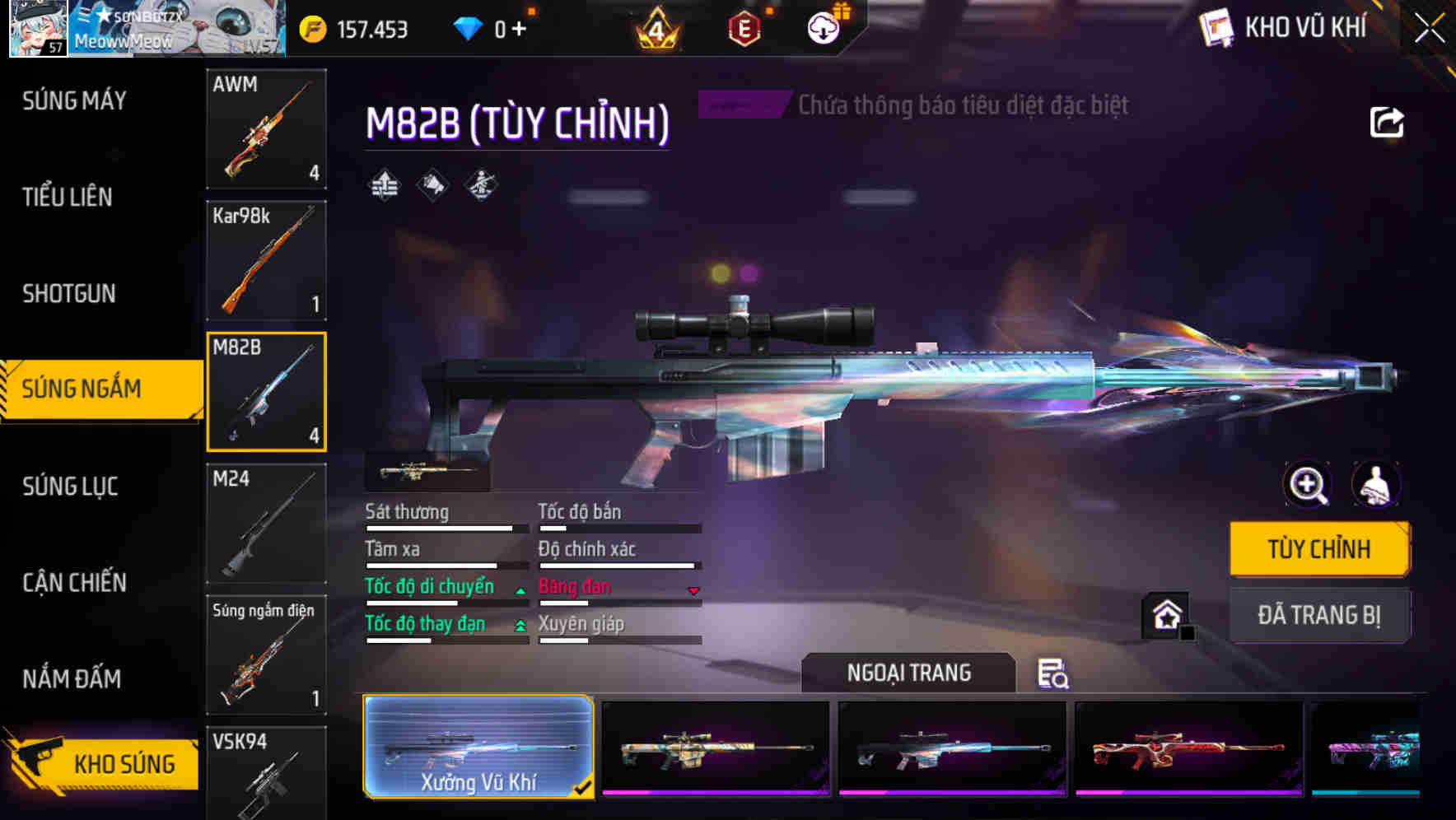1456x820 pixels.
Task: Select the weapon stats upgrade diamond icon
Action: [384, 184]
